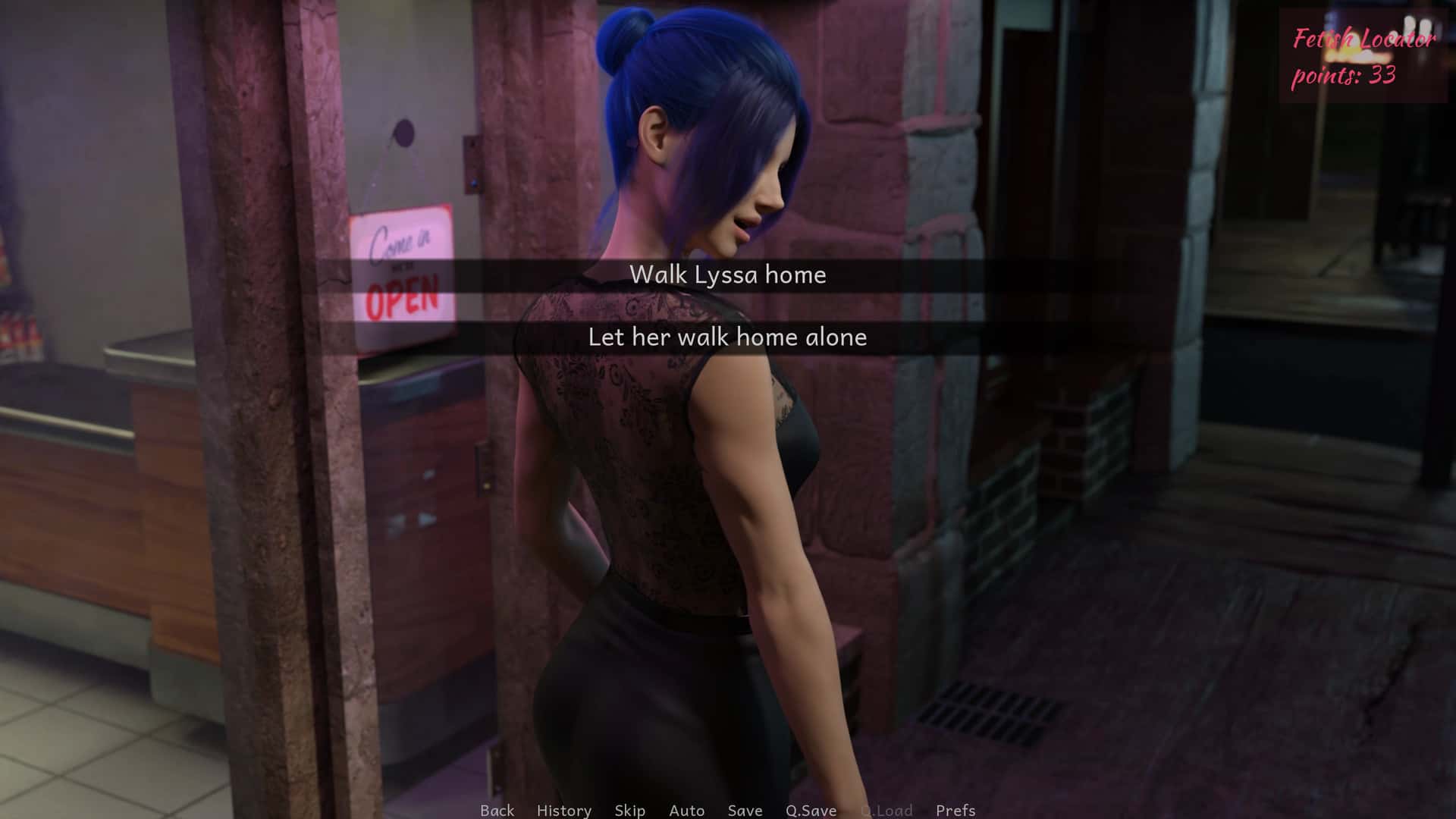Click Save in the quick menu bar
The height and width of the screenshot is (819, 1456).
coord(744,810)
